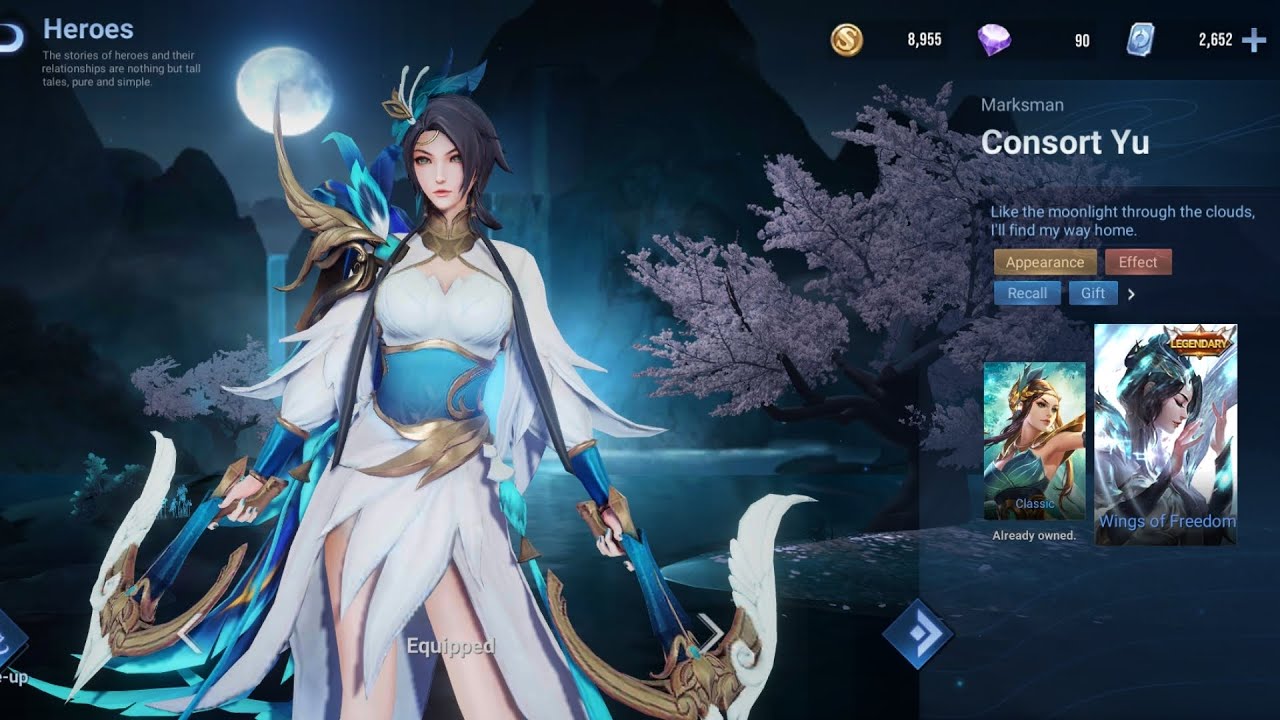Choose the Recall tag
This screenshot has height=720, width=1280.
click(1027, 293)
